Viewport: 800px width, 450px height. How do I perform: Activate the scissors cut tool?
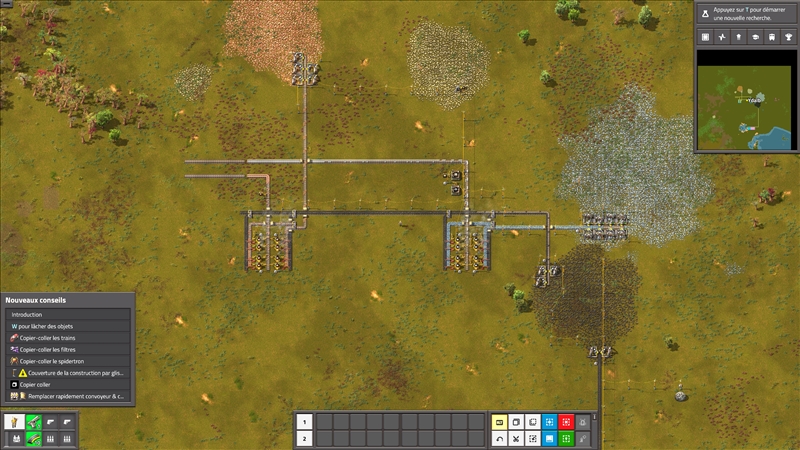click(x=516, y=438)
